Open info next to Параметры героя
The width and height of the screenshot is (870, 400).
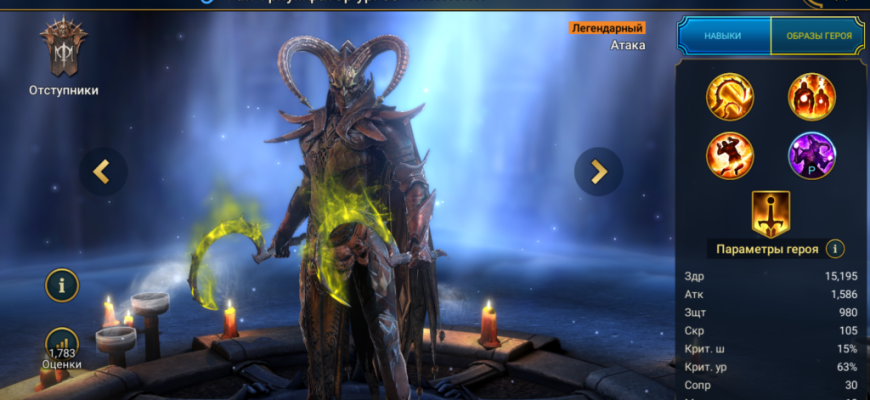(836, 249)
